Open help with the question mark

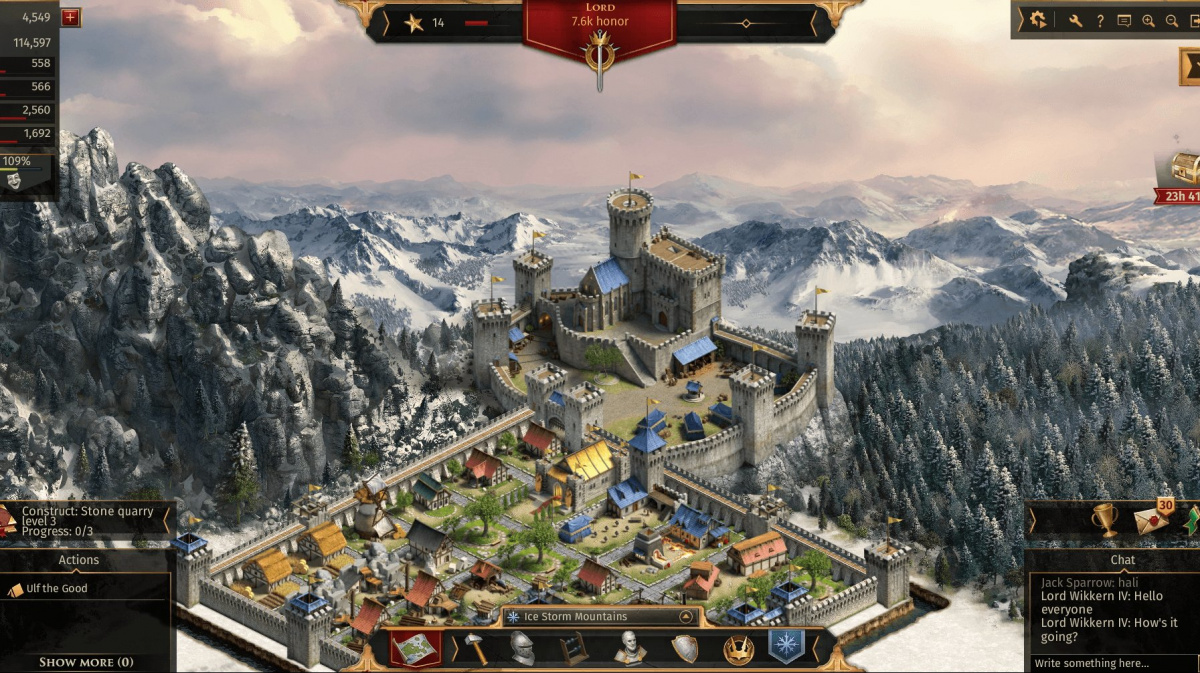pyautogui.click(x=1100, y=20)
